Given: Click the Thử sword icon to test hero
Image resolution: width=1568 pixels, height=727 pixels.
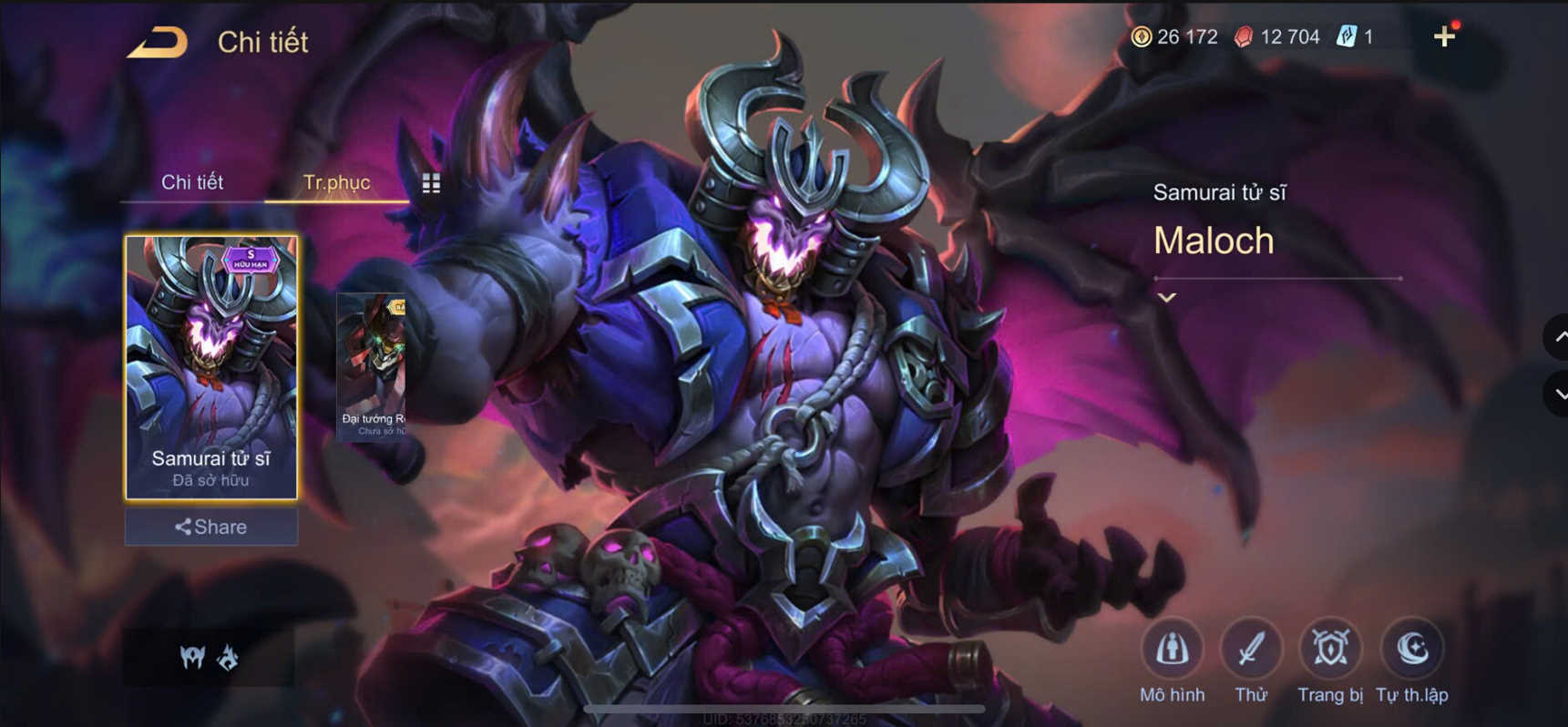Looking at the screenshot, I should pyautogui.click(x=1252, y=649).
